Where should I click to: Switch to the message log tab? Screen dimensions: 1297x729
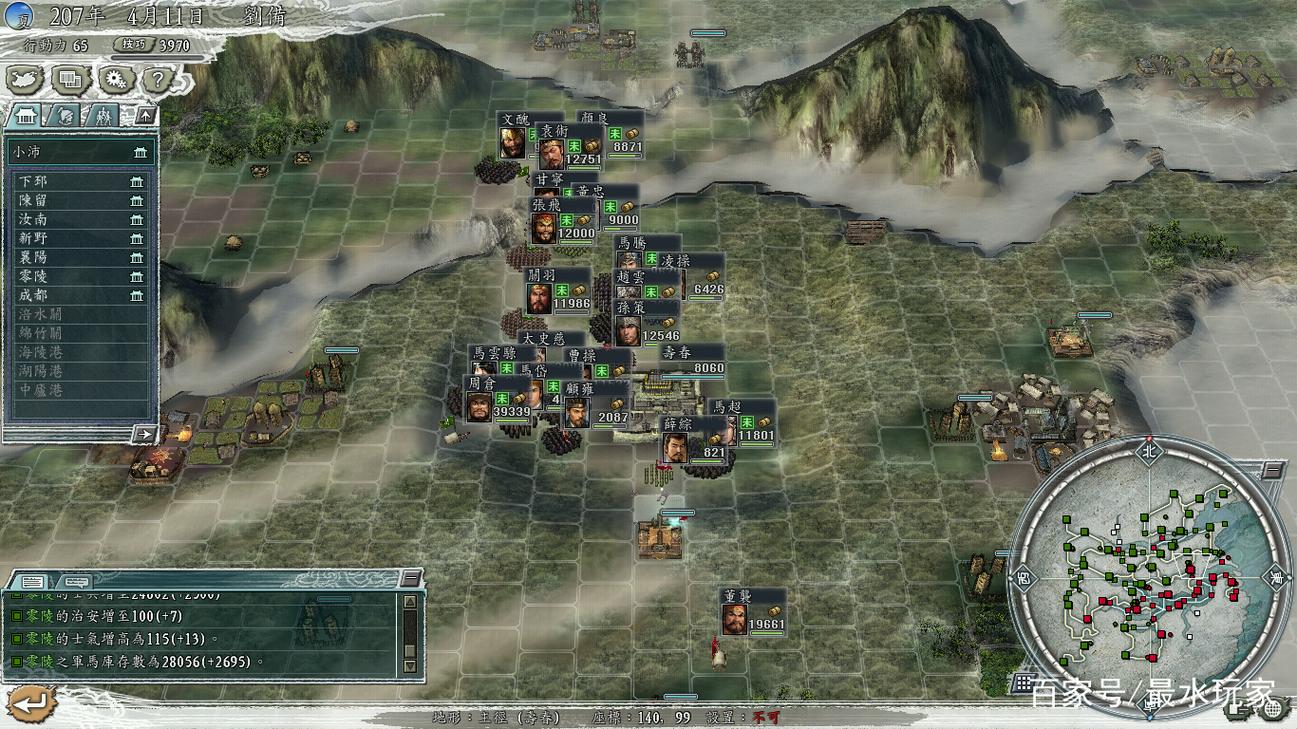tap(33, 581)
